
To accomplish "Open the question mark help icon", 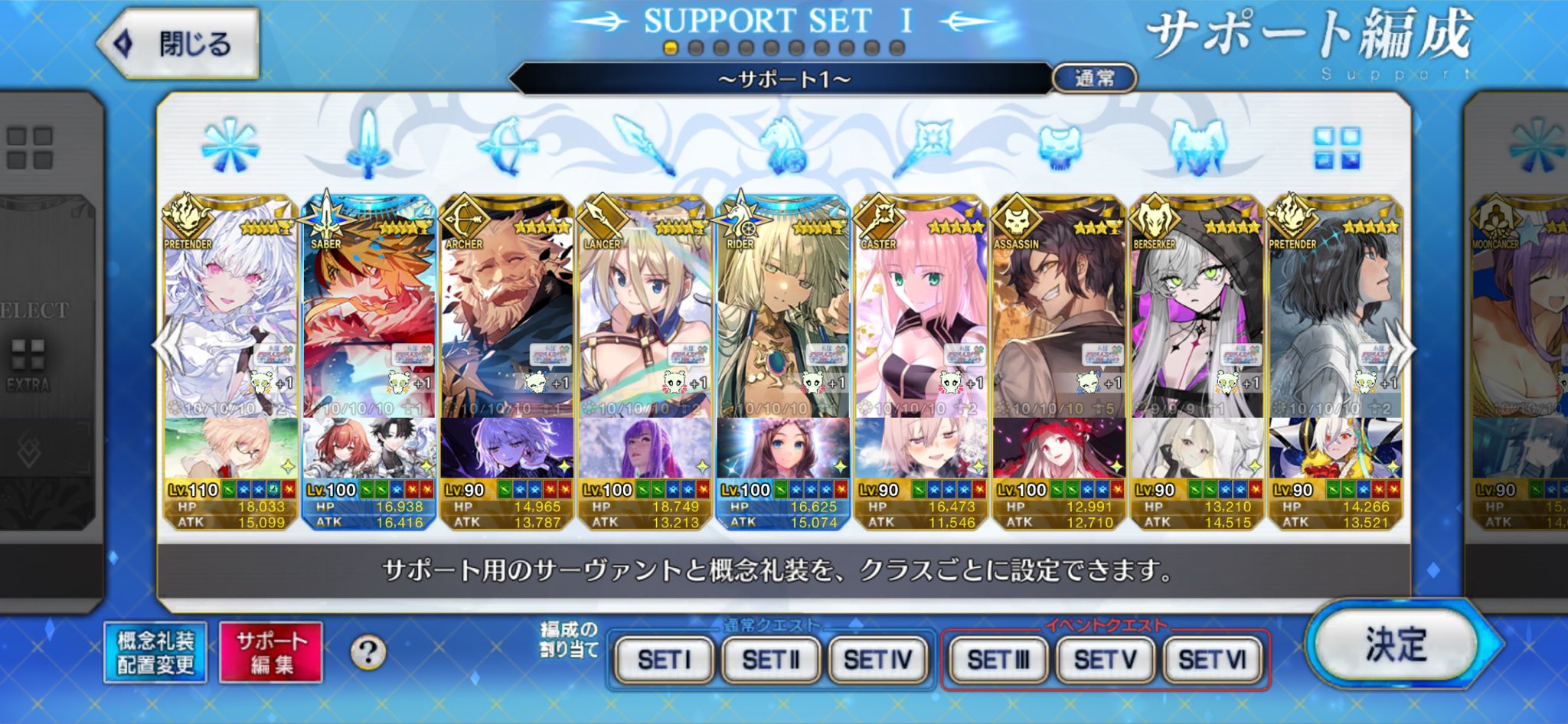I will [x=368, y=653].
